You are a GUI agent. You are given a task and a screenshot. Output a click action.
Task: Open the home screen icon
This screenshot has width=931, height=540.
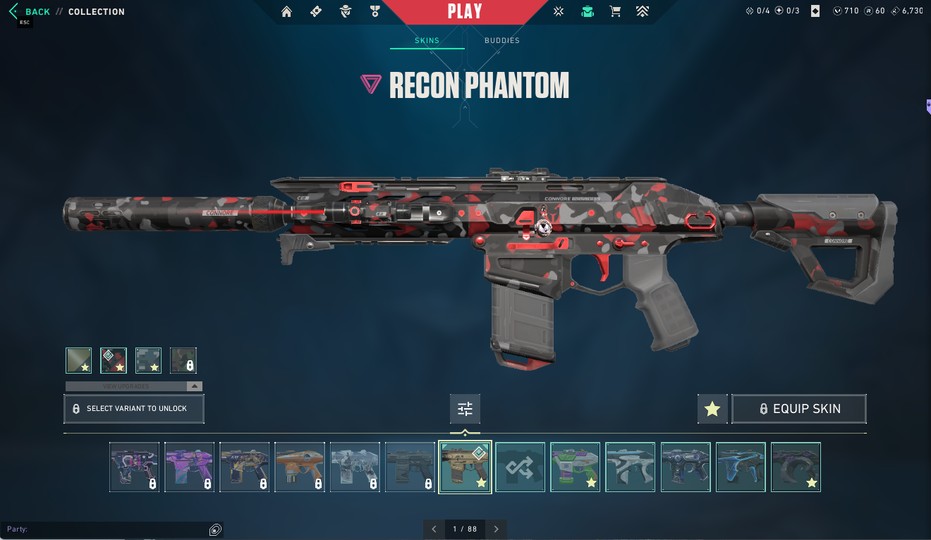pos(287,12)
